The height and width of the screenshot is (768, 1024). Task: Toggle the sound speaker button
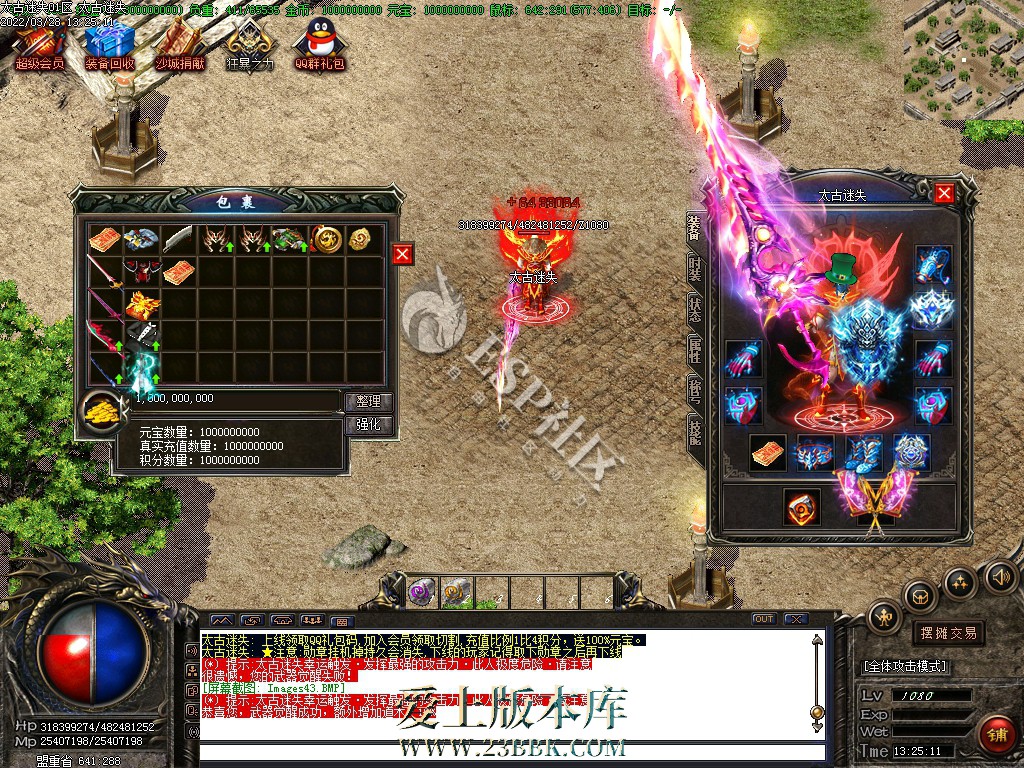pyautogui.click(x=999, y=577)
